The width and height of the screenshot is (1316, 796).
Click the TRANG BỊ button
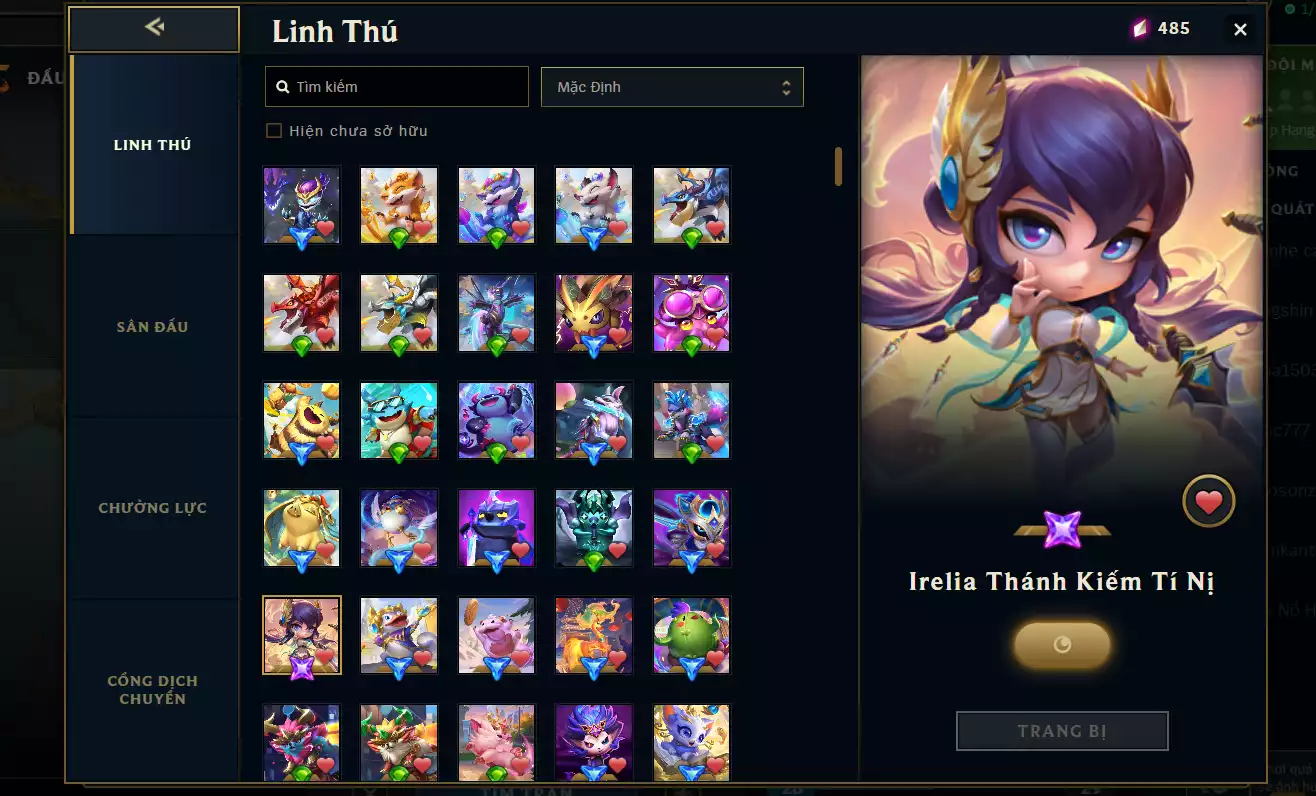point(1062,731)
